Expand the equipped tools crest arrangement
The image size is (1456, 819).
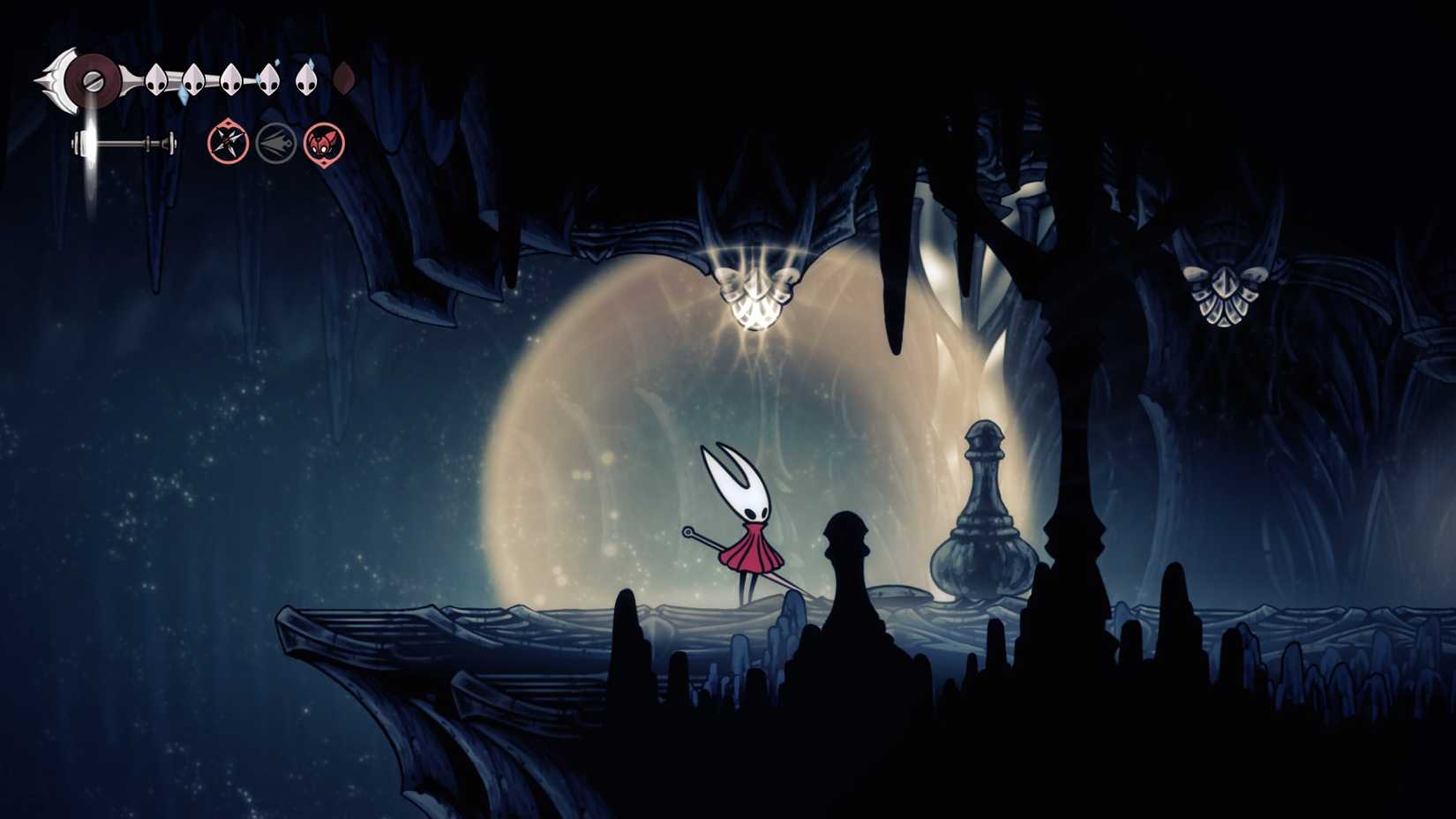point(274,141)
